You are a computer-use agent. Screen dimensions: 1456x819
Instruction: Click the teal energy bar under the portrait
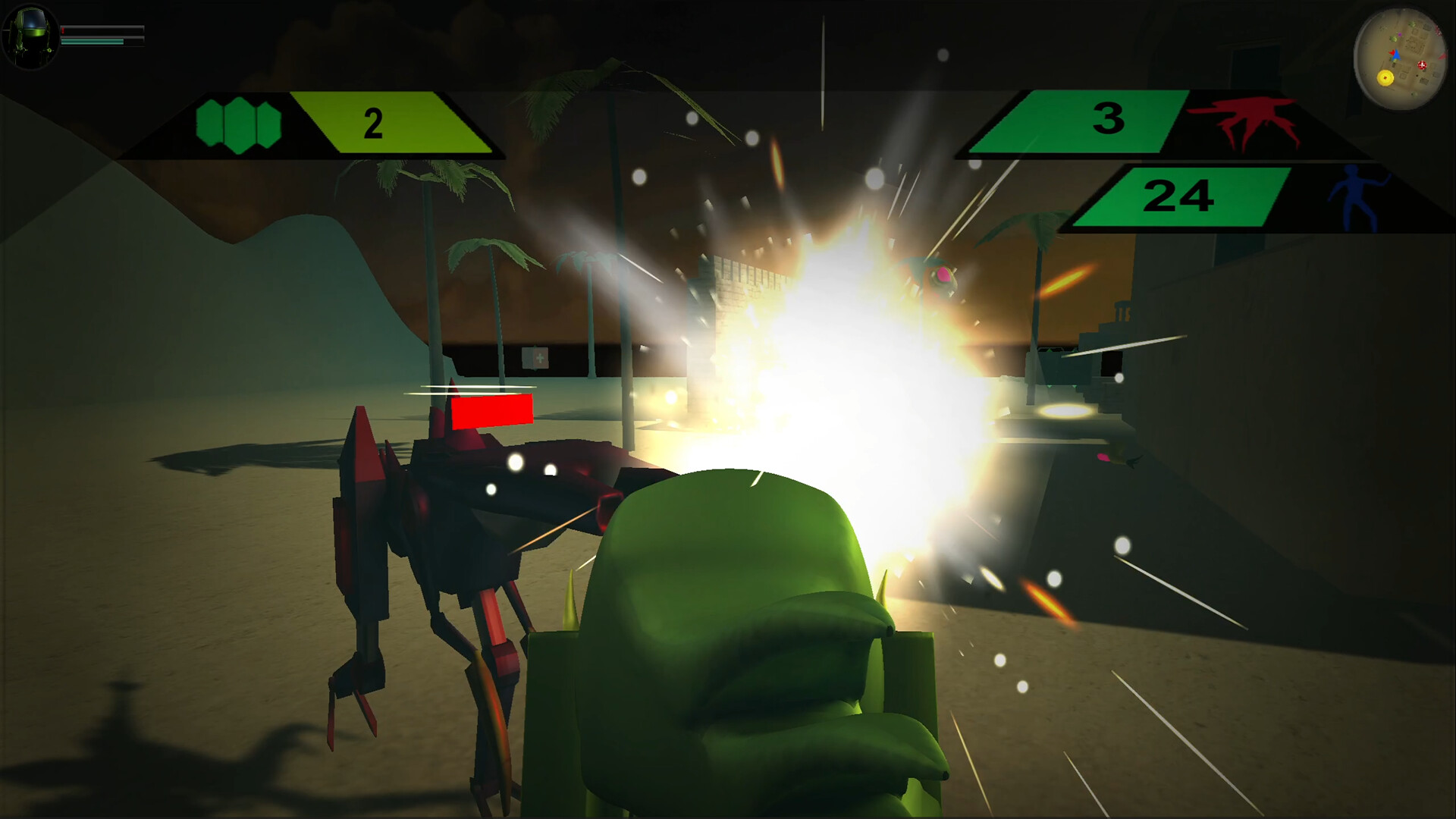92,42
